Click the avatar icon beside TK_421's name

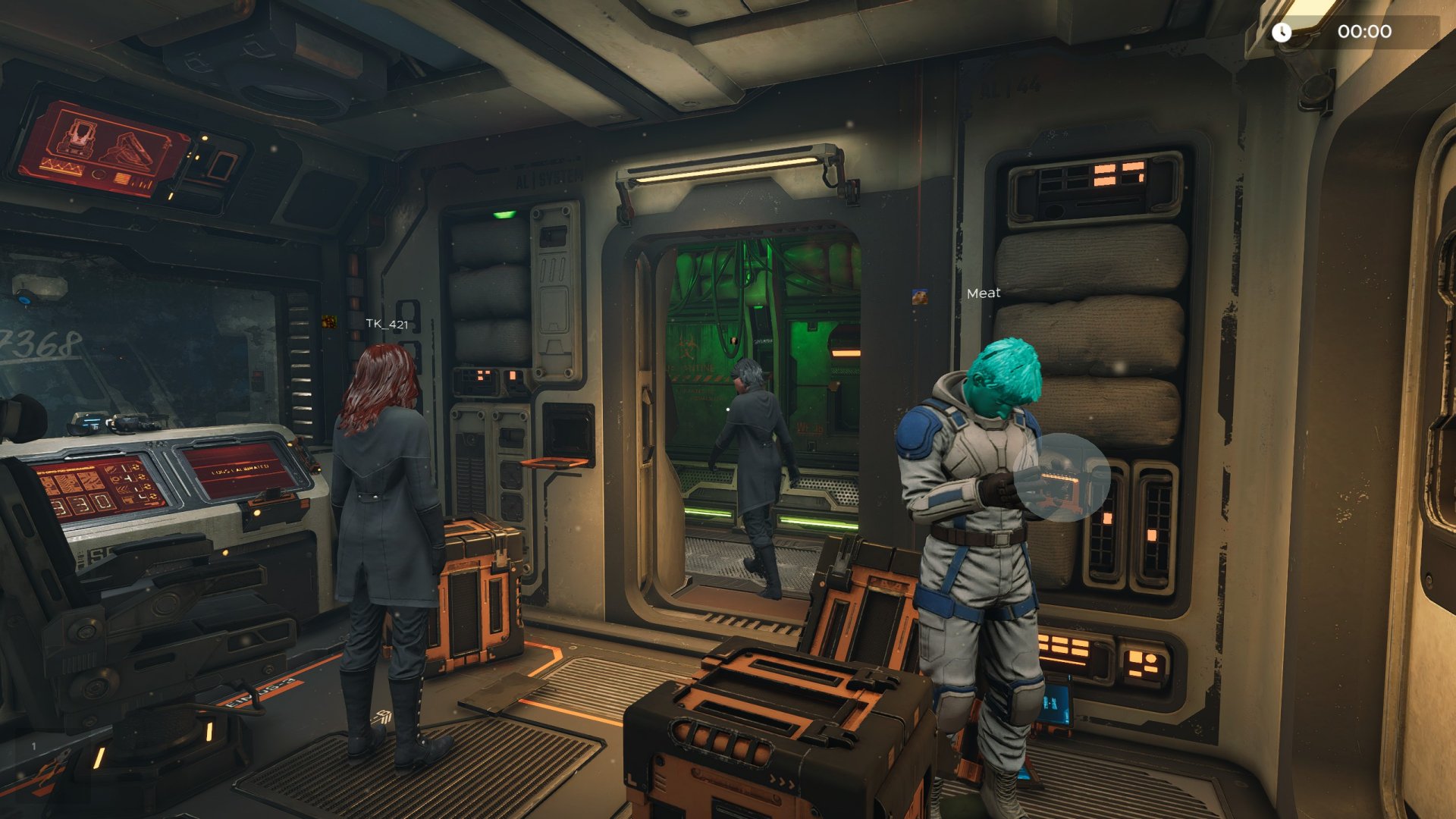pos(329,322)
